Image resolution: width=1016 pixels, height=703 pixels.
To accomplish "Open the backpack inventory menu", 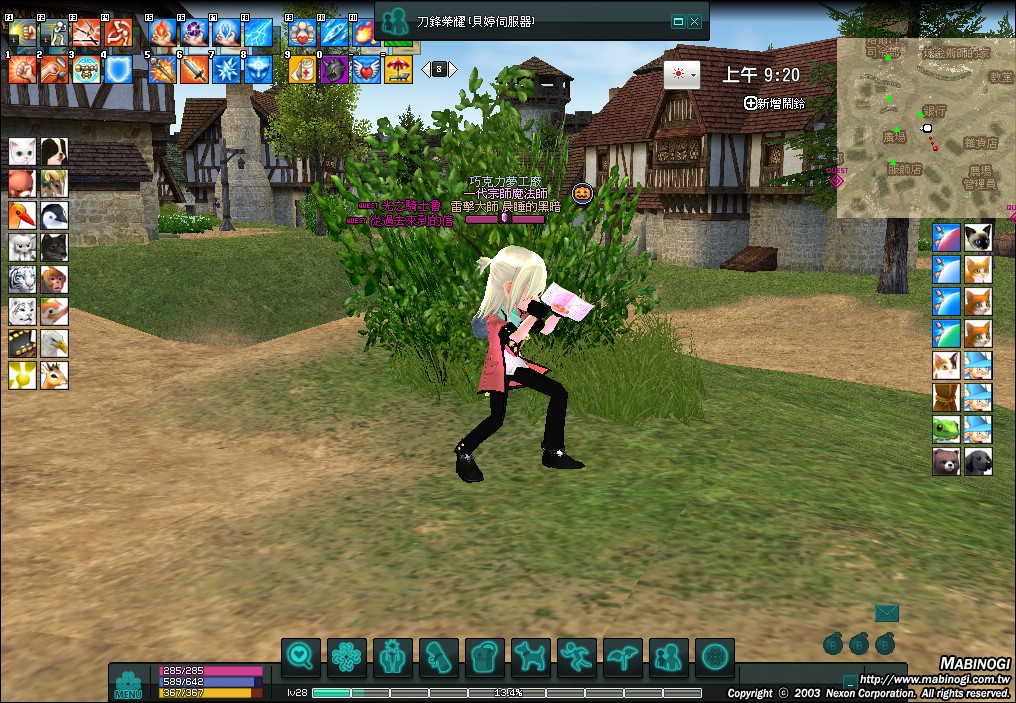I will [x=485, y=657].
